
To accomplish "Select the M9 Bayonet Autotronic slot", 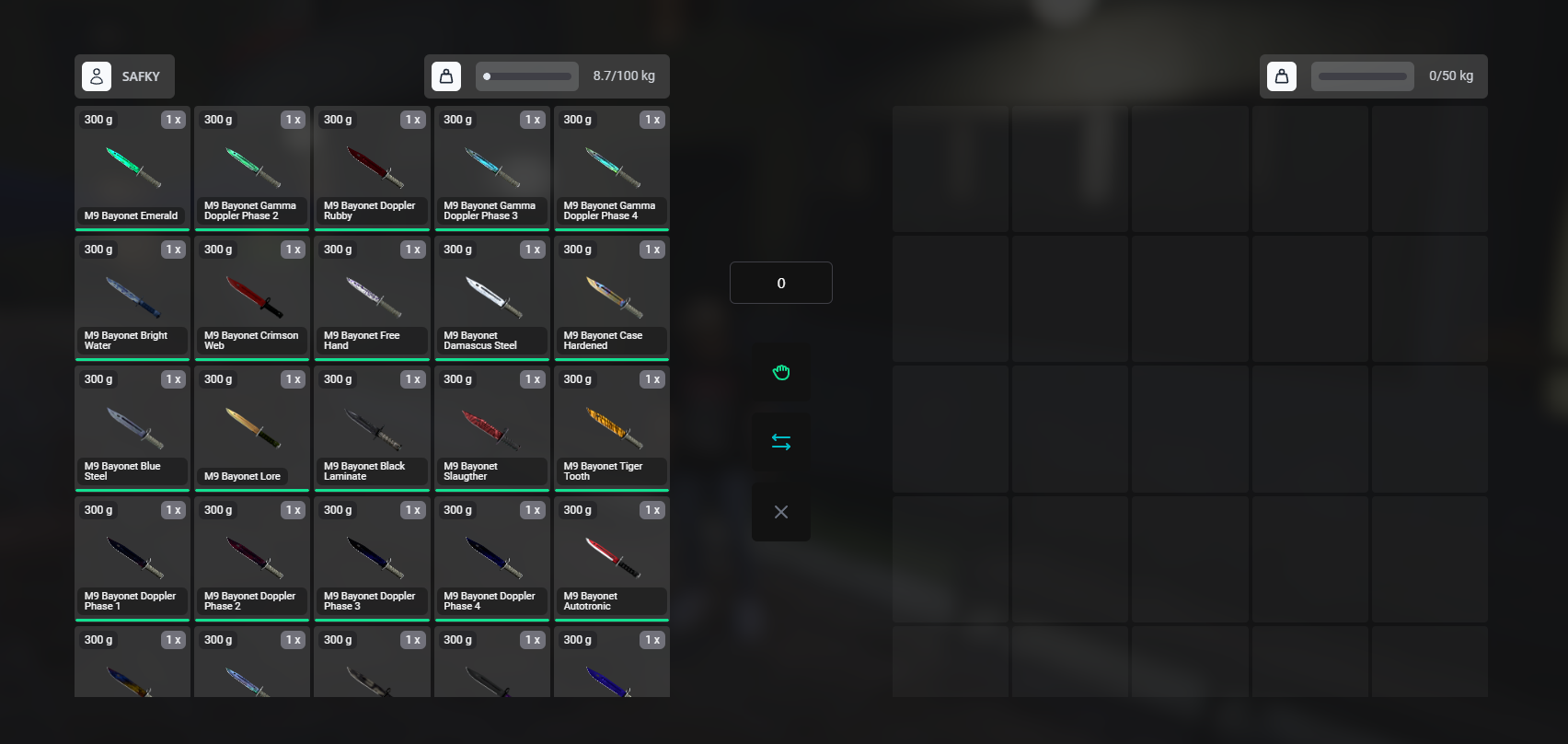I will pyautogui.click(x=611, y=558).
